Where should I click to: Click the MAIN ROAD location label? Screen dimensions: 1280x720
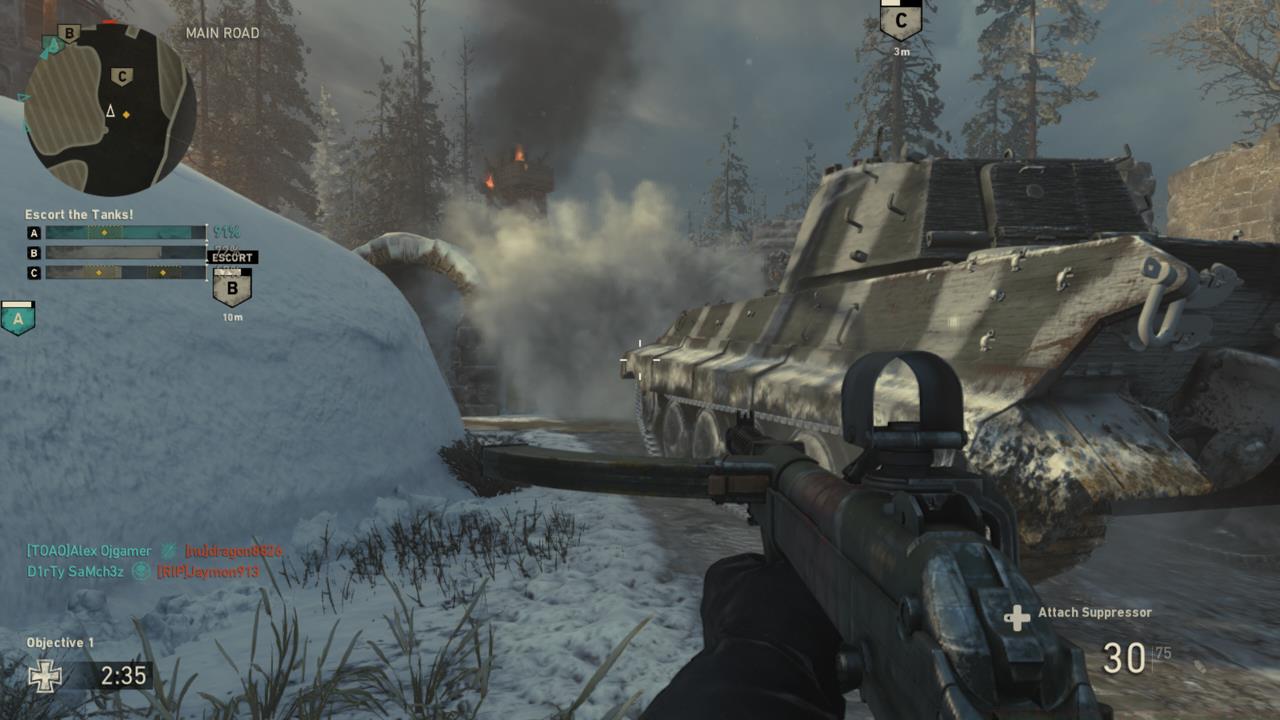(x=221, y=33)
